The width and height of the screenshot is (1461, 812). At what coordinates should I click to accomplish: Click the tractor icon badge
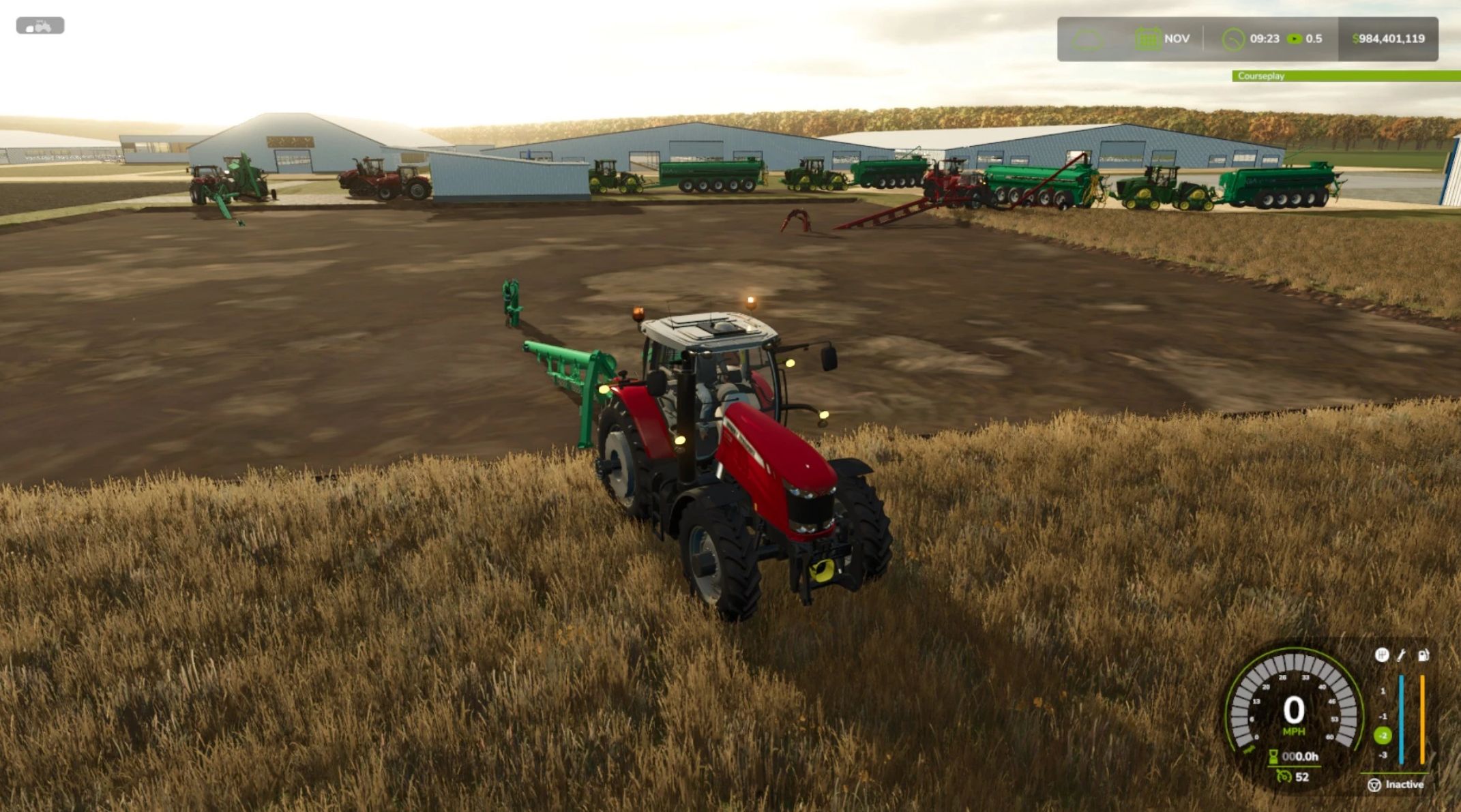pyautogui.click(x=40, y=26)
